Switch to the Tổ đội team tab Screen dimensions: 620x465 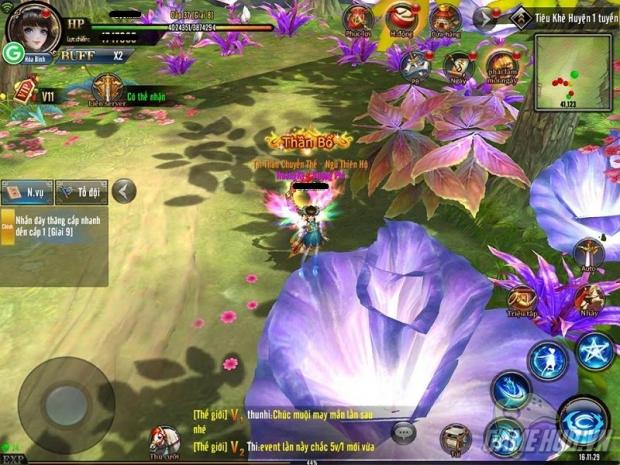pyautogui.click(x=81, y=190)
